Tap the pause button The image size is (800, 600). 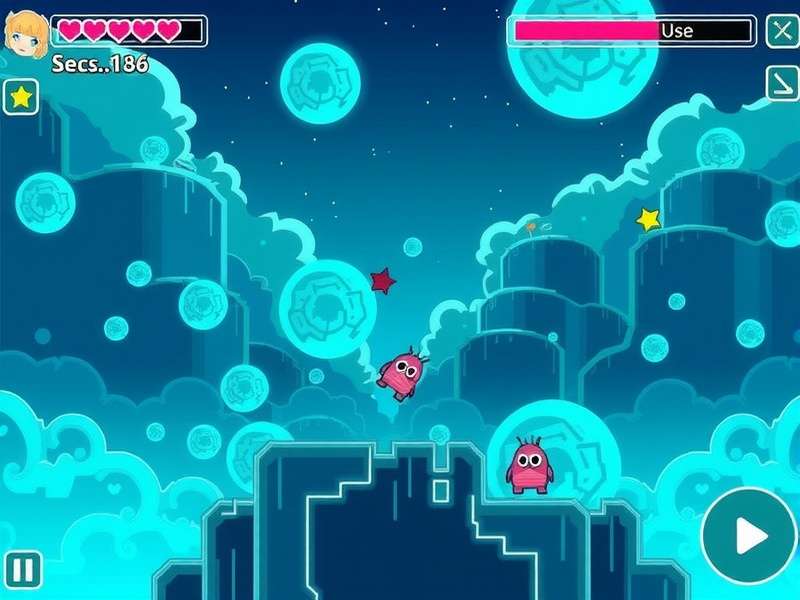(23, 570)
